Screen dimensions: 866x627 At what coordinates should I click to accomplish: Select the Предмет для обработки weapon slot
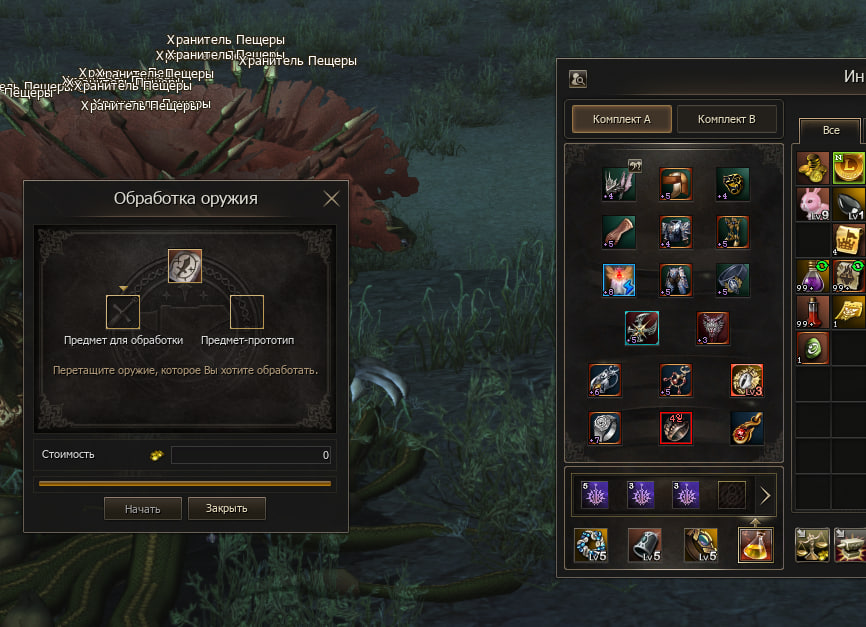pos(123,312)
